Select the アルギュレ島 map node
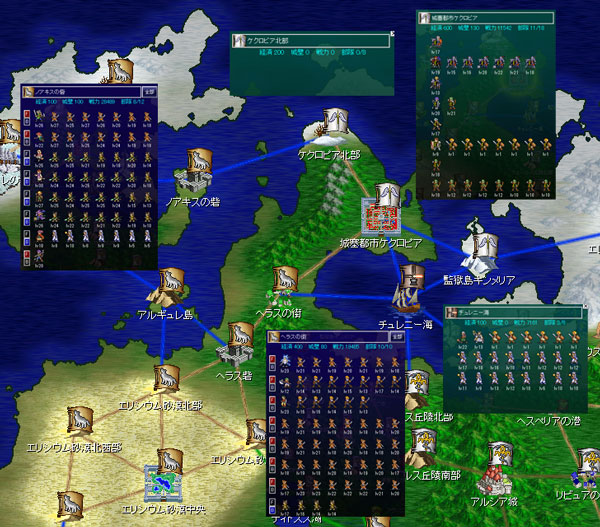Viewport: 600px width, 527px height. coord(166,288)
